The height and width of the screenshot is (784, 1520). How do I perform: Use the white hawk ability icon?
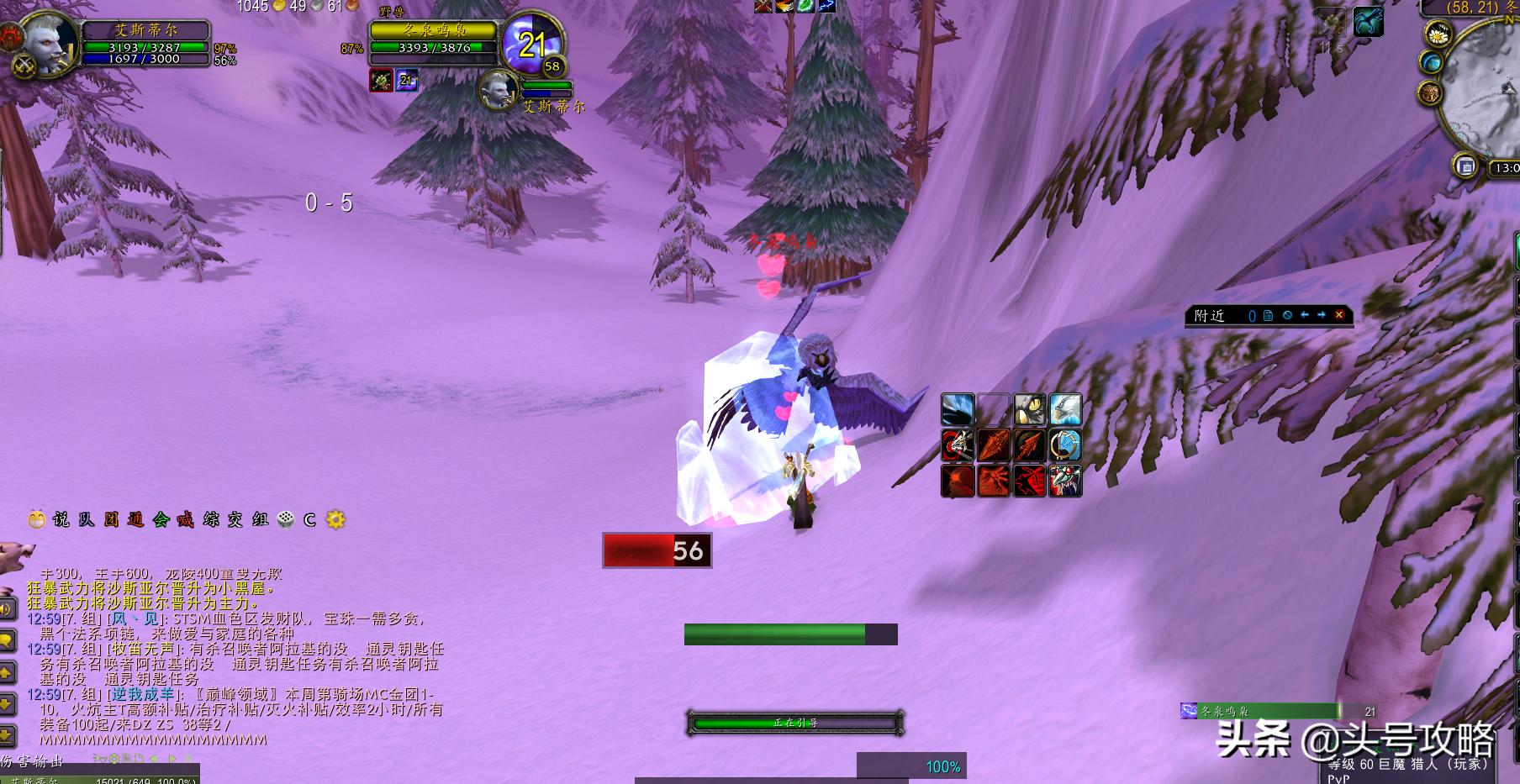pyautogui.click(x=1065, y=410)
